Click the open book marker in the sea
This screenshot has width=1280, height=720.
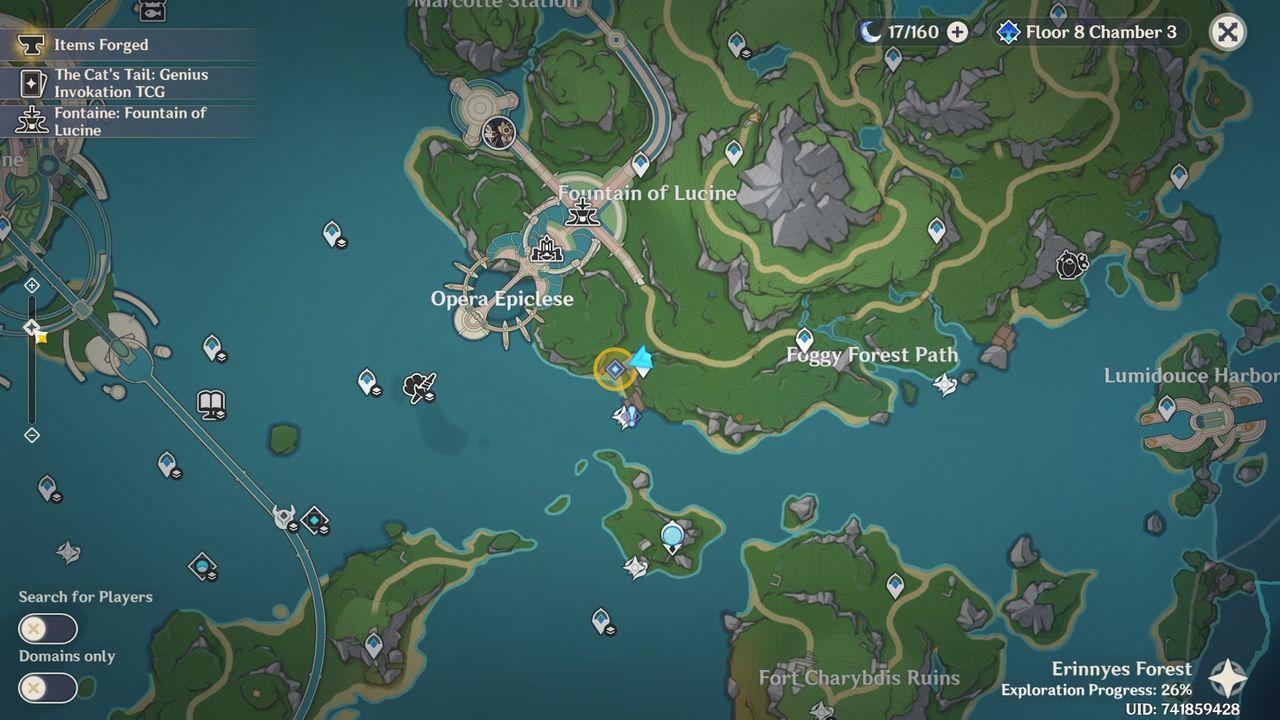coord(211,404)
